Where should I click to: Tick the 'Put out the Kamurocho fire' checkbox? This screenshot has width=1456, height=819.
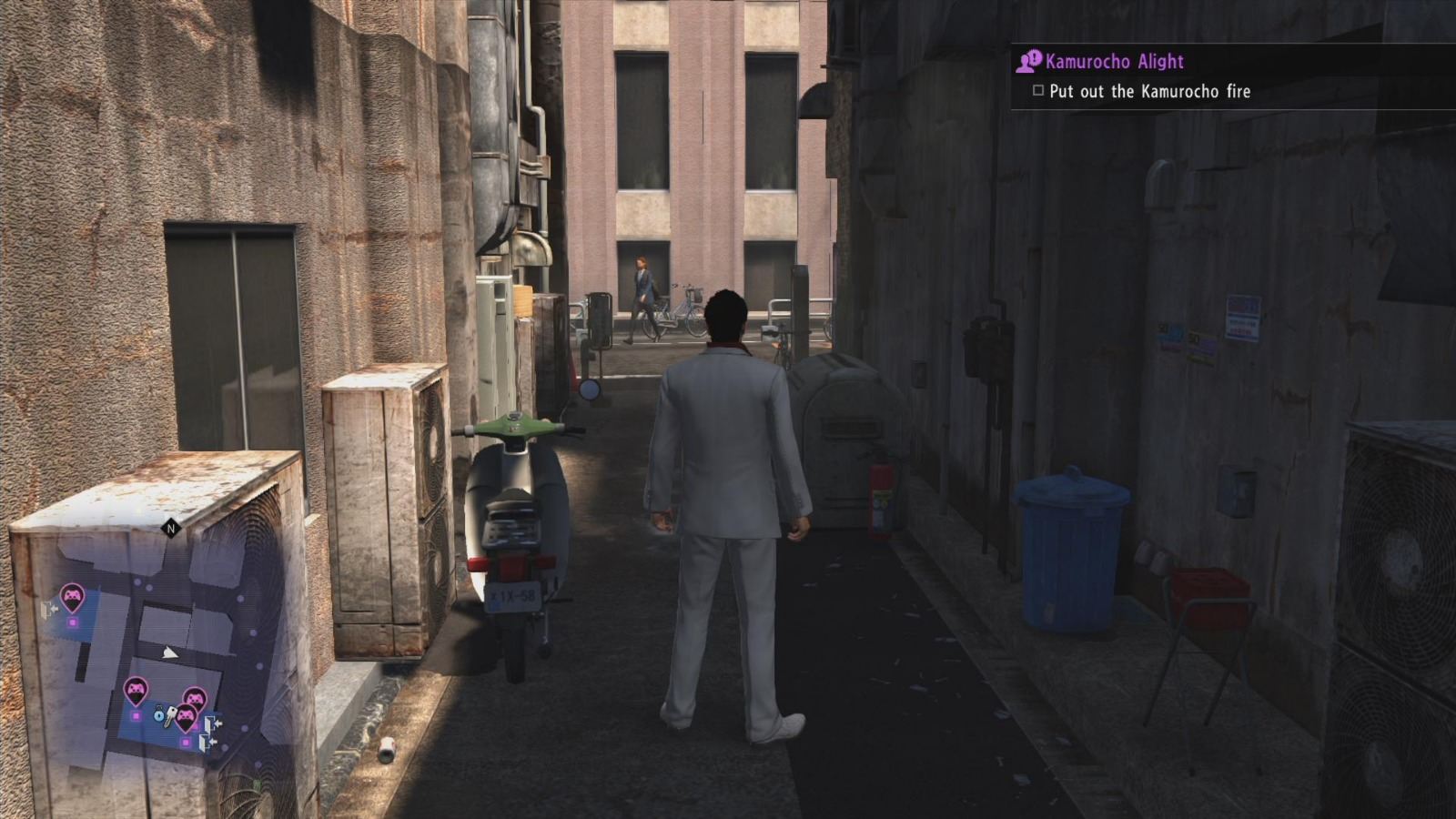click(x=1037, y=91)
